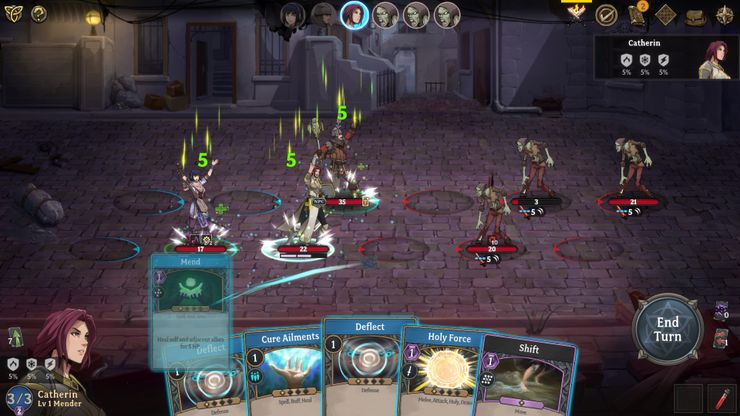Screen dimensions: 740x416
Task: Use the red potion vial slot
Action: pyautogui.click(x=720, y=398)
